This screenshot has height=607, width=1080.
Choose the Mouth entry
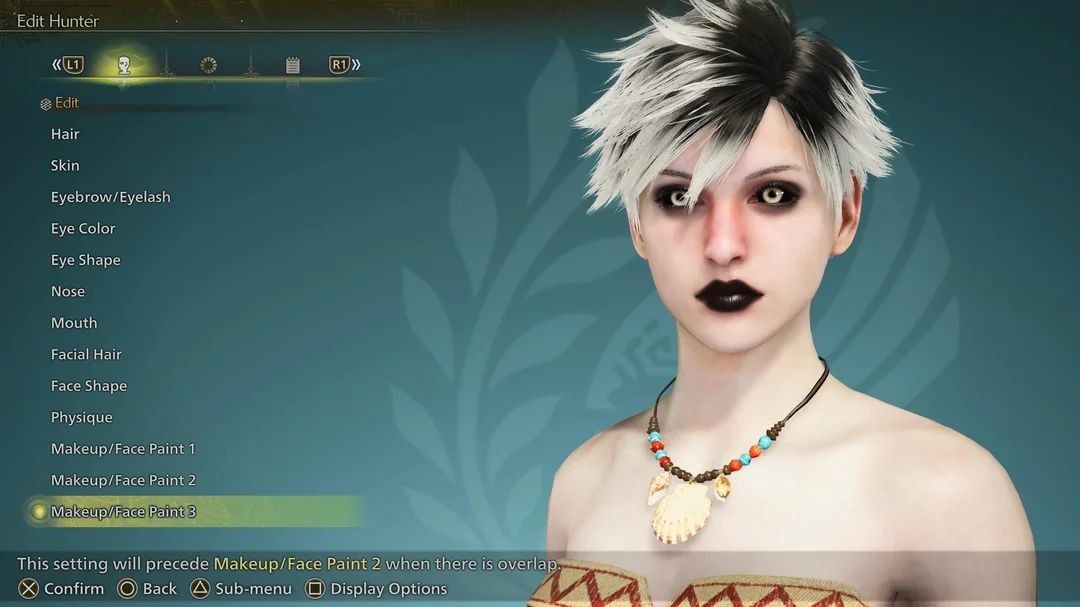[74, 323]
